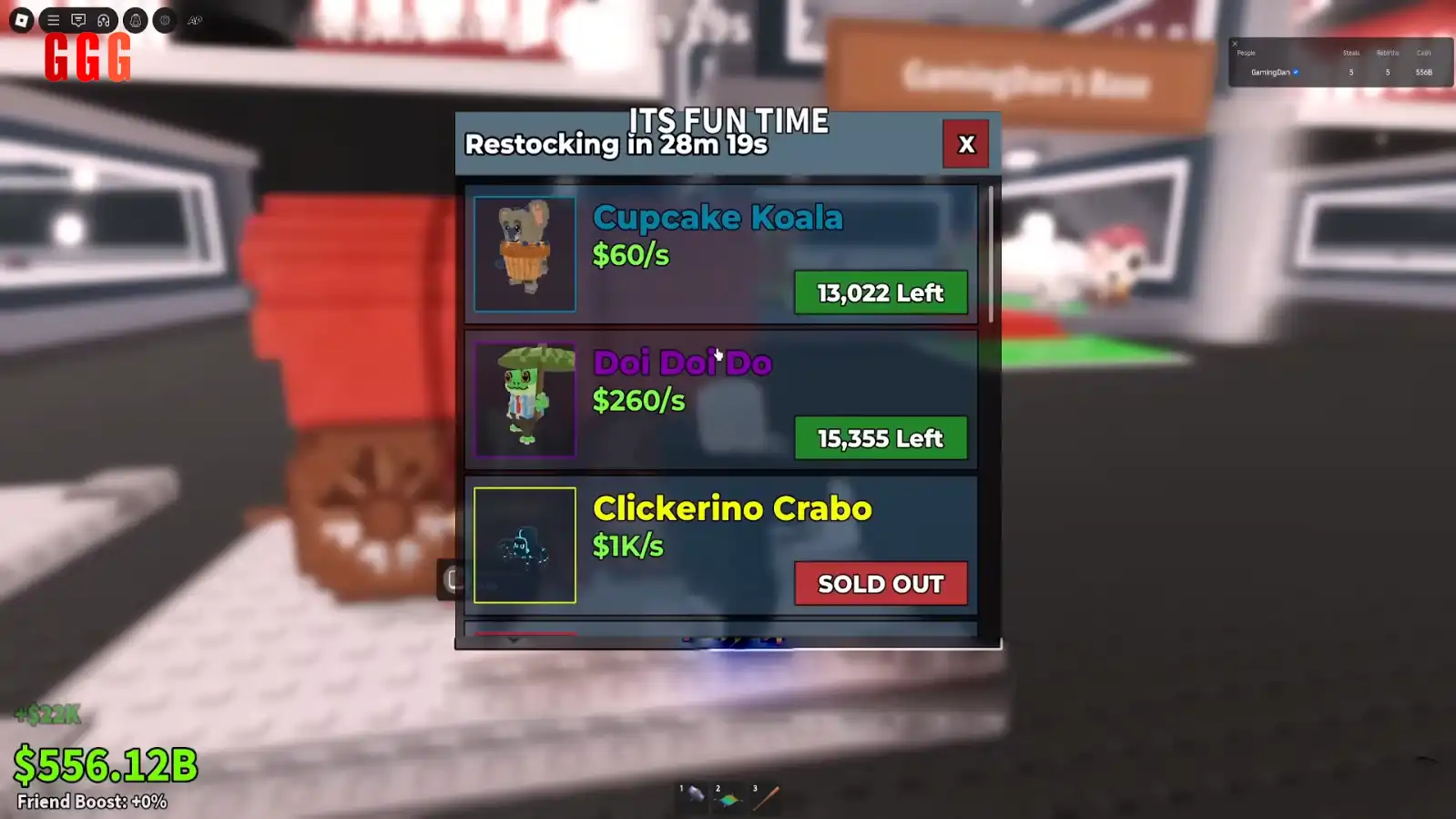This screenshot has width=1456, height=819.
Task: Collapse the leaderboard with its X control
Action: (1235, 44)
